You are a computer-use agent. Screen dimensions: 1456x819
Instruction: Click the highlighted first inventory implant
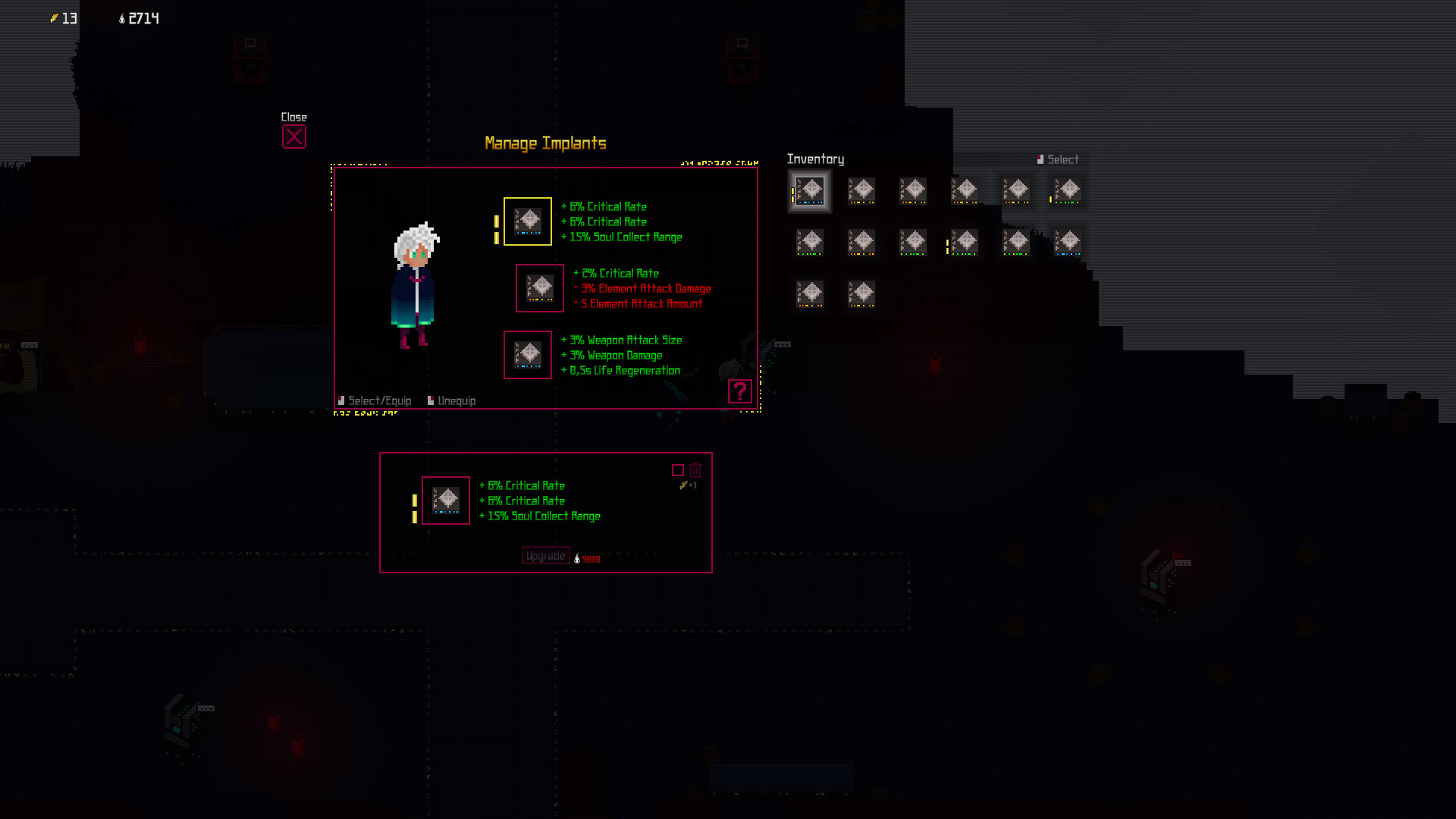(810, 192)
